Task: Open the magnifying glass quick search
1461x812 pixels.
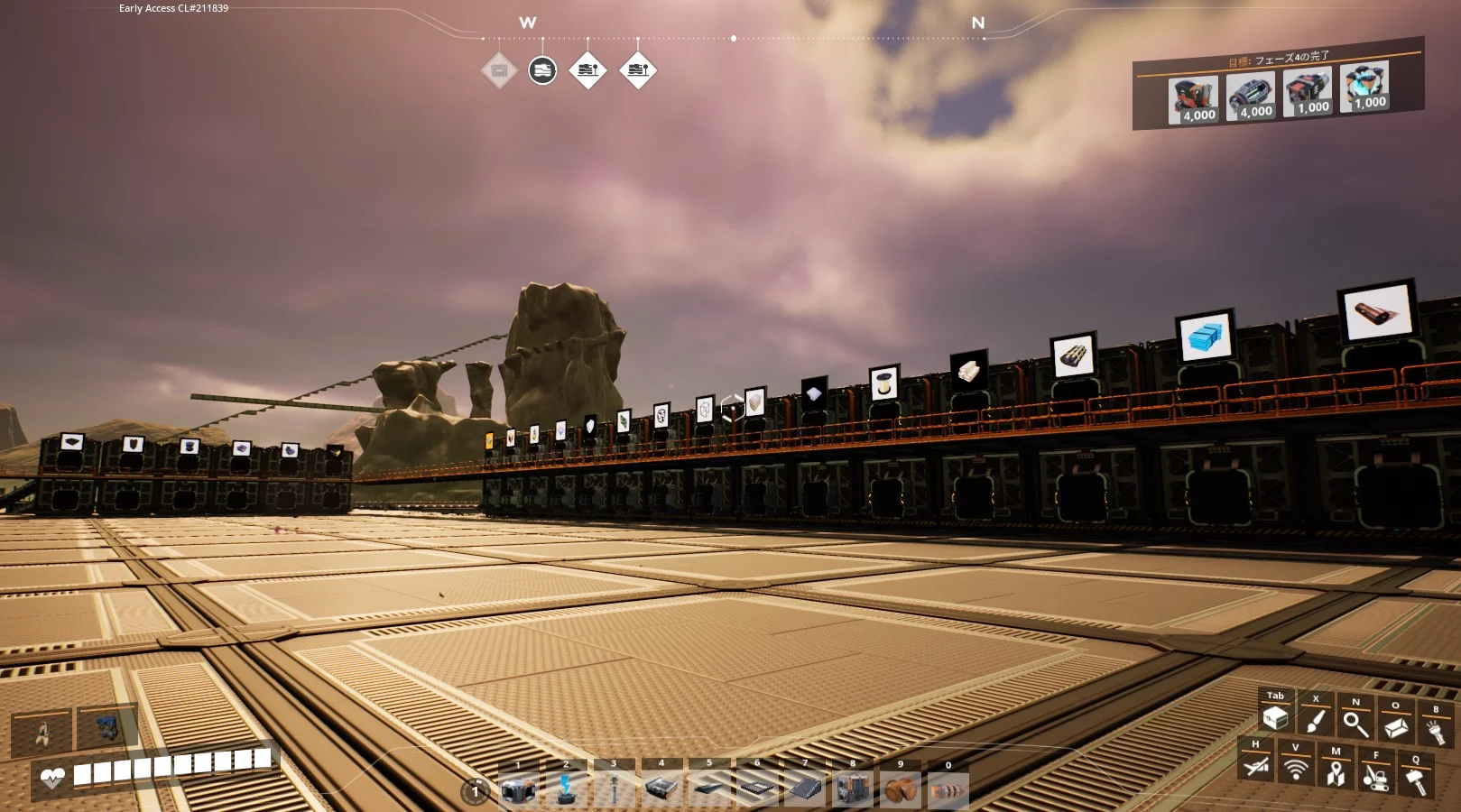Action: point(1355,722)
